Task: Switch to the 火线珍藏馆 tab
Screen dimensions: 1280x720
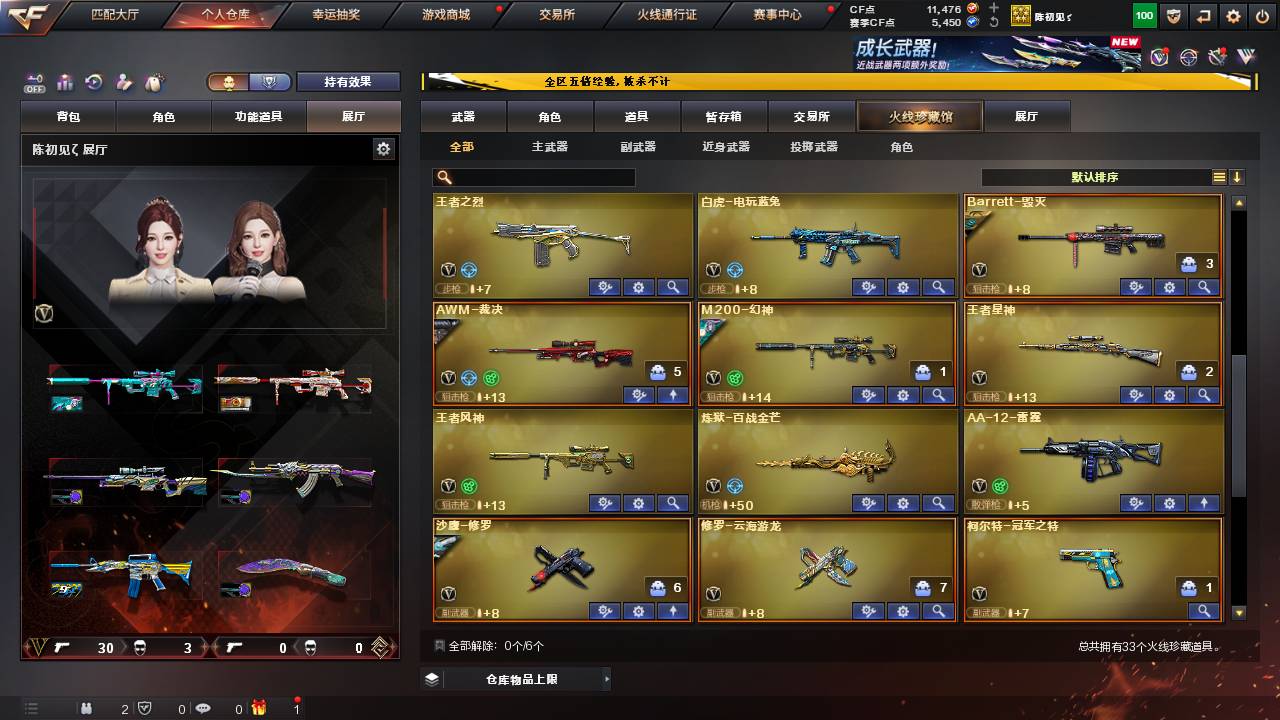Action: 918,116
